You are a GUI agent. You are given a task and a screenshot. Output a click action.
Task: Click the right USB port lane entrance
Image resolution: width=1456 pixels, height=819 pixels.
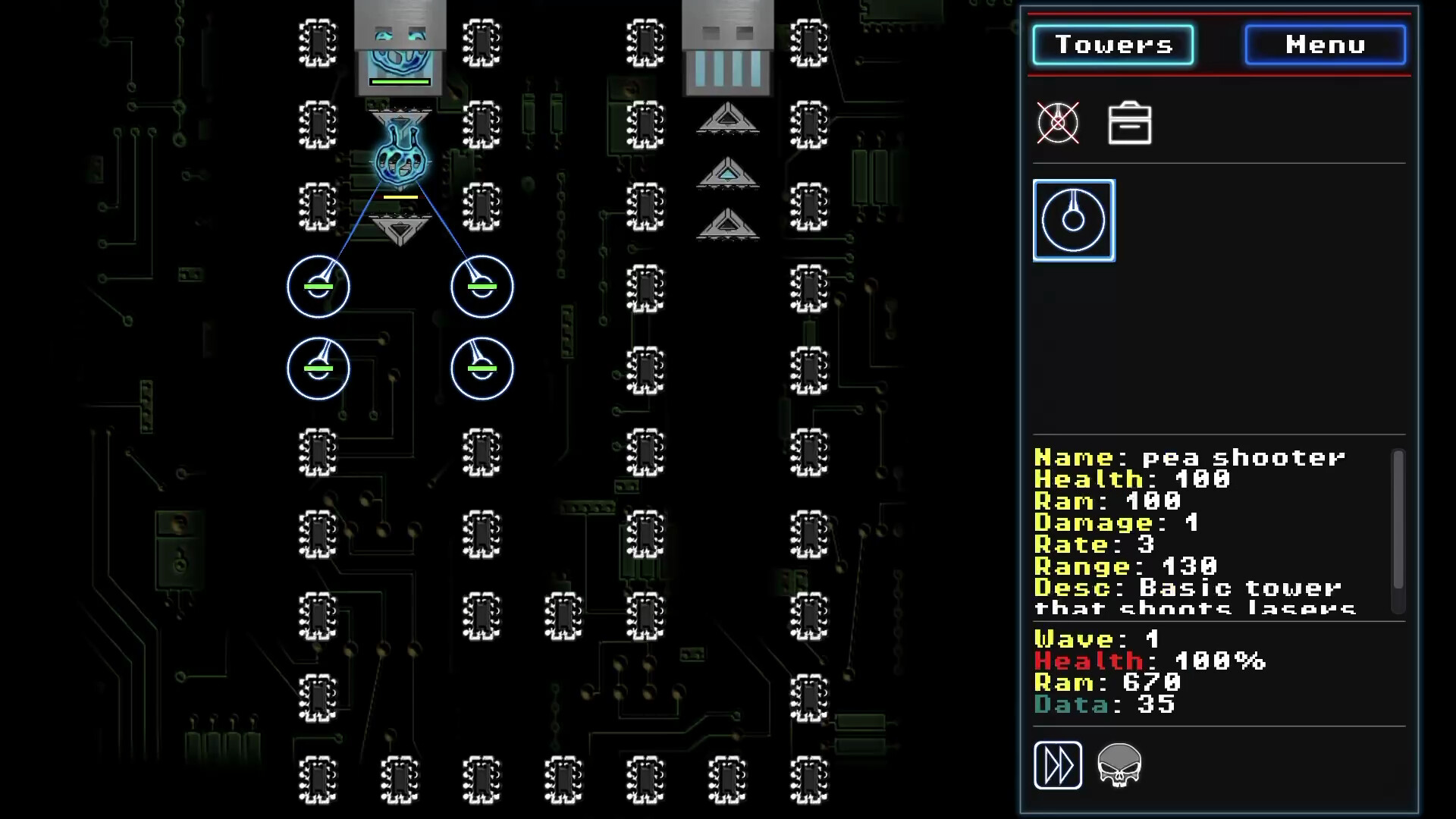tap(726, 45)
